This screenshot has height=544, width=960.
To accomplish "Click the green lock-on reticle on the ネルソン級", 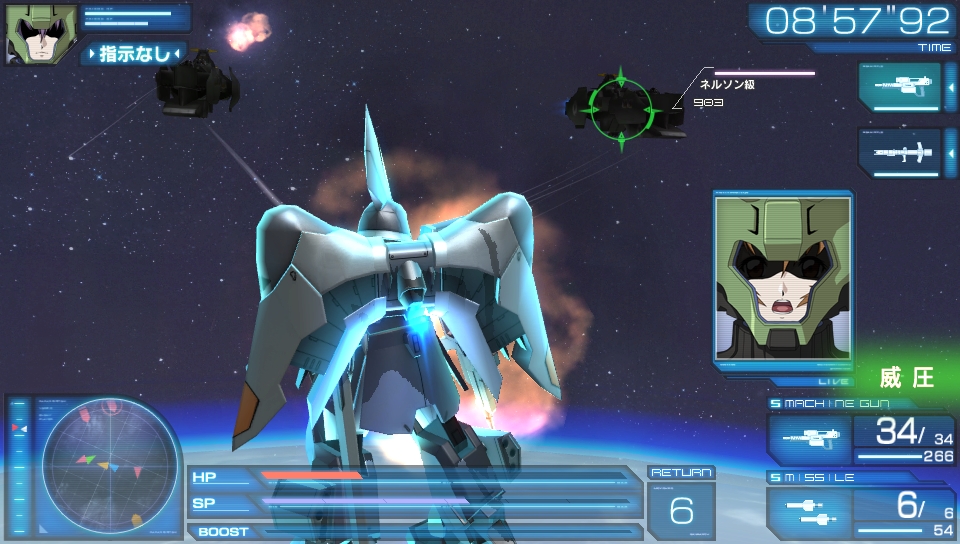I will (619, 108).
